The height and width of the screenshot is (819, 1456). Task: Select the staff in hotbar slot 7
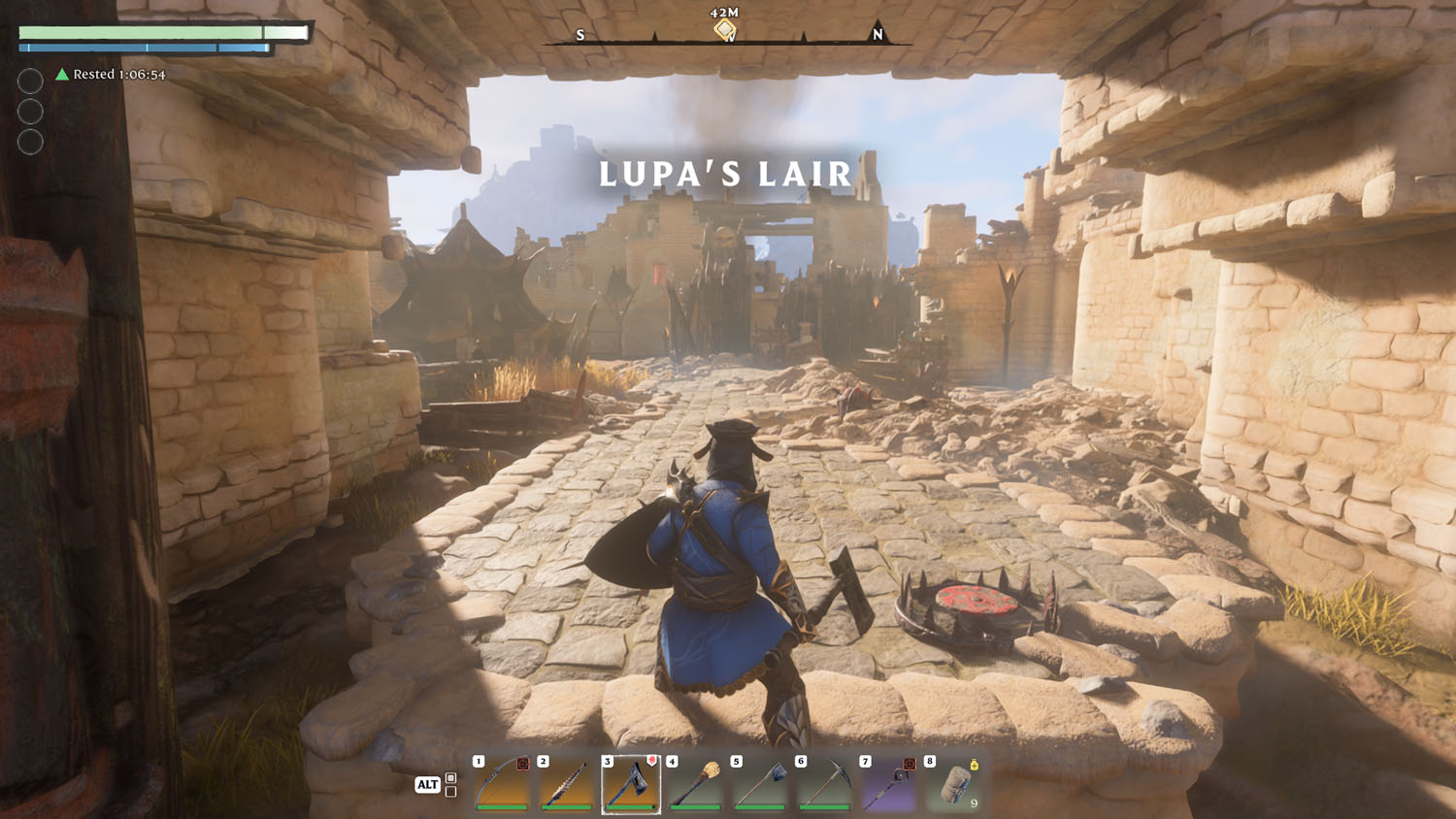[889, 784]
